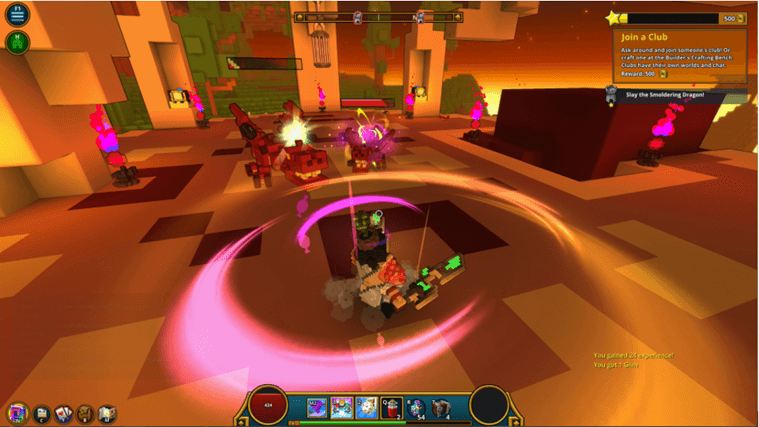Use the white burst third ability
Image resolution: width=759 pixels, height=427 pixels.
click(x=367, y=406)
